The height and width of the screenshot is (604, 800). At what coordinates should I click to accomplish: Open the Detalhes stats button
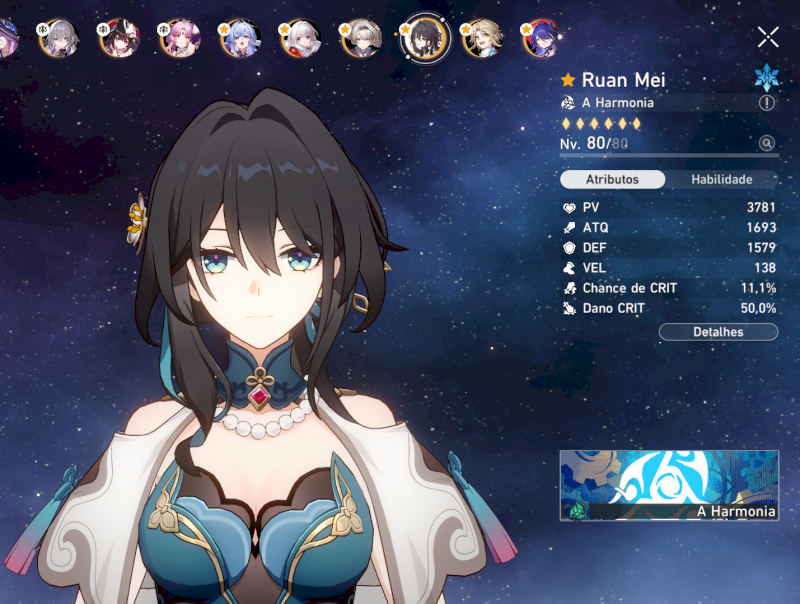point(718,331)
